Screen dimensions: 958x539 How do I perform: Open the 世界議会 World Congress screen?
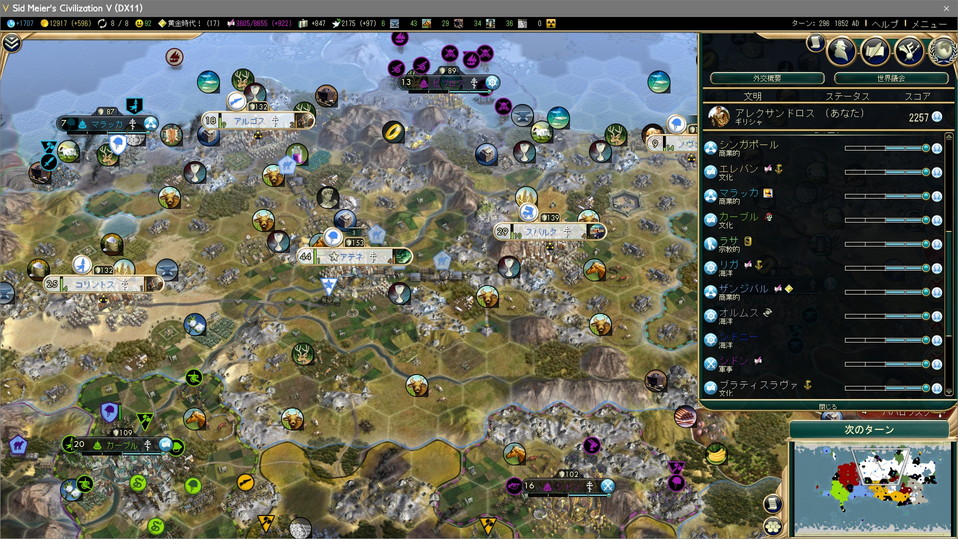pos(890,78)
